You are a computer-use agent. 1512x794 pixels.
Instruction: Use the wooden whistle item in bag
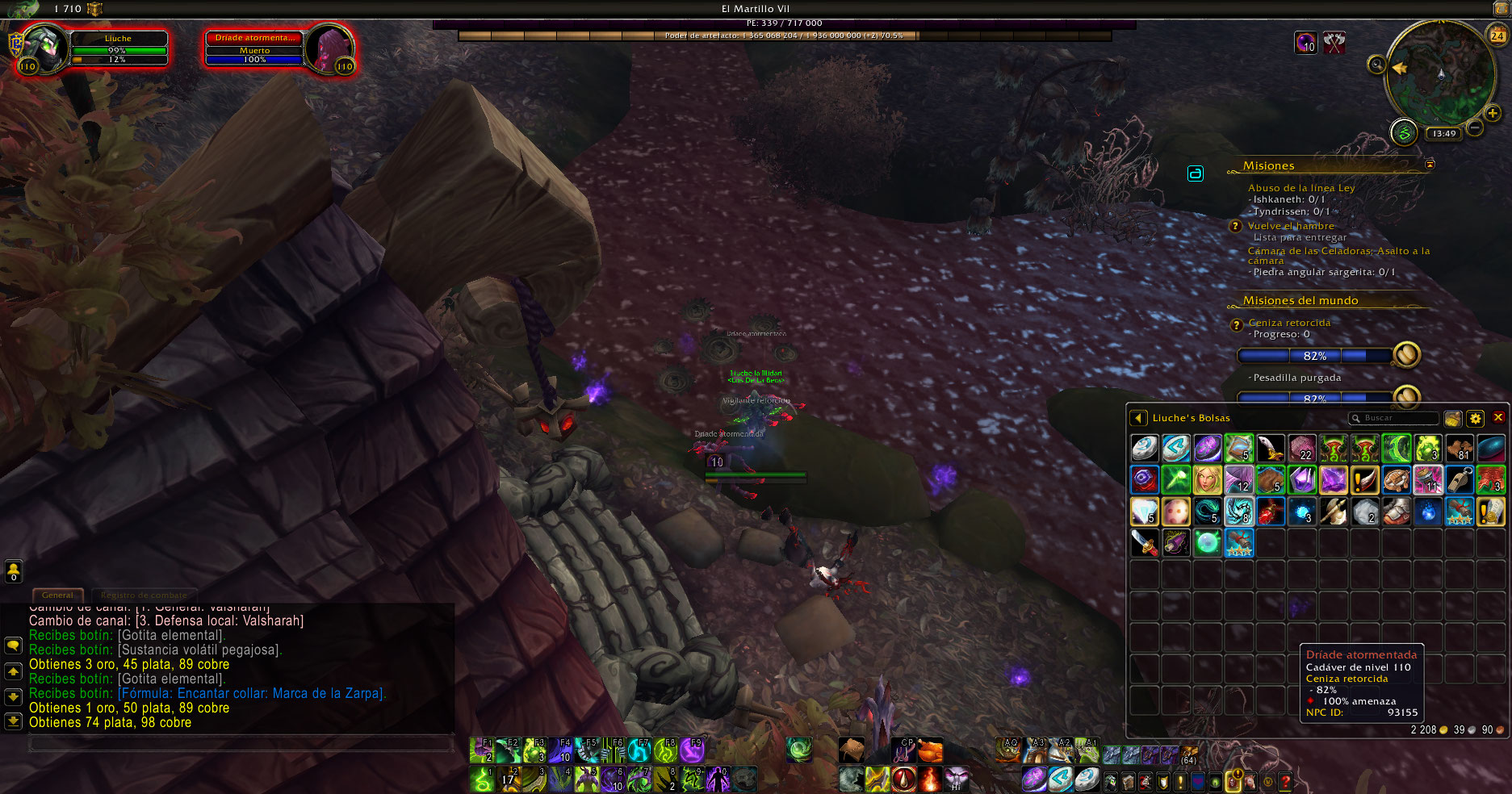[x=1460, y=480]
